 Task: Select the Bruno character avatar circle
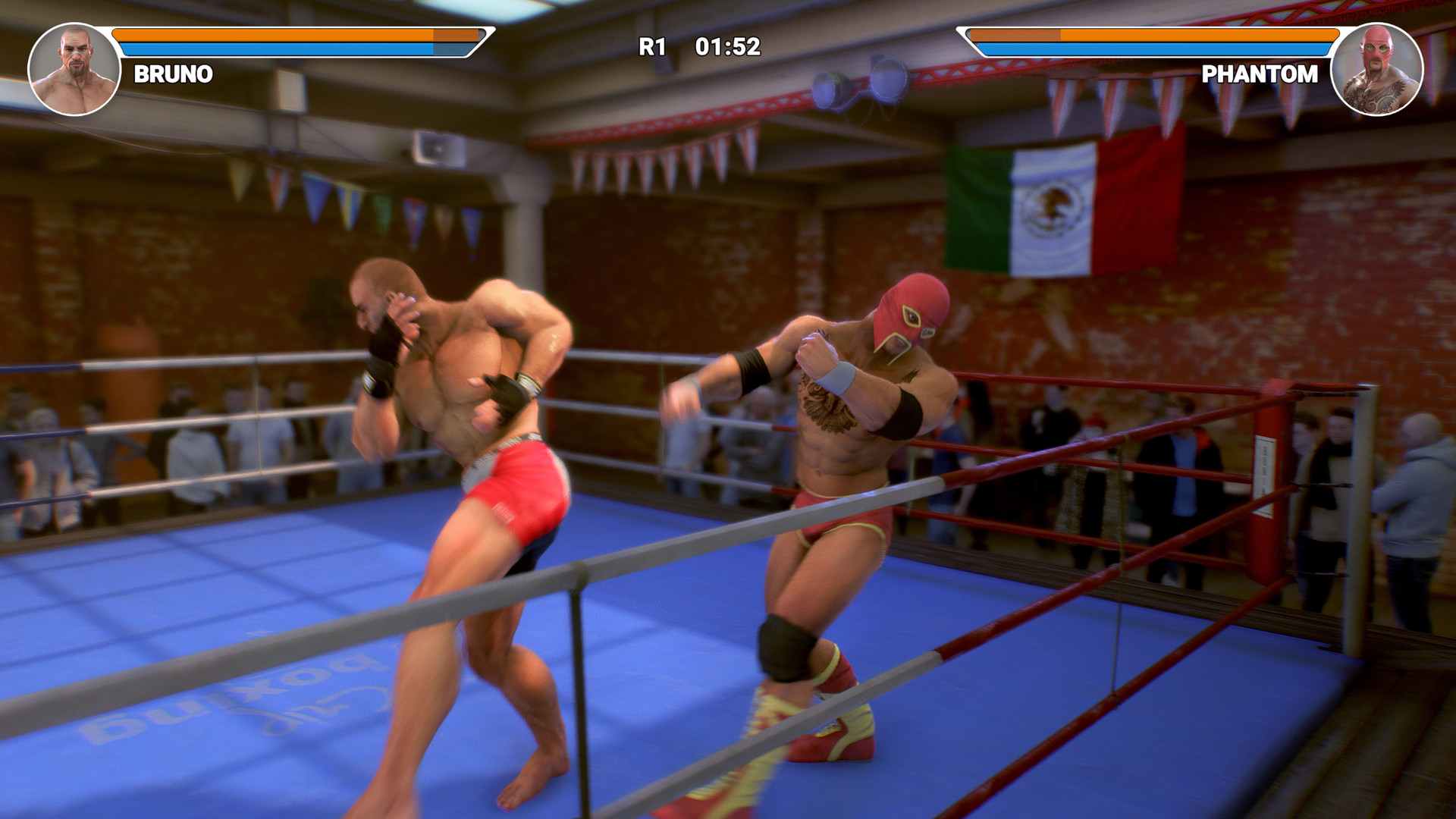(72, 68)
